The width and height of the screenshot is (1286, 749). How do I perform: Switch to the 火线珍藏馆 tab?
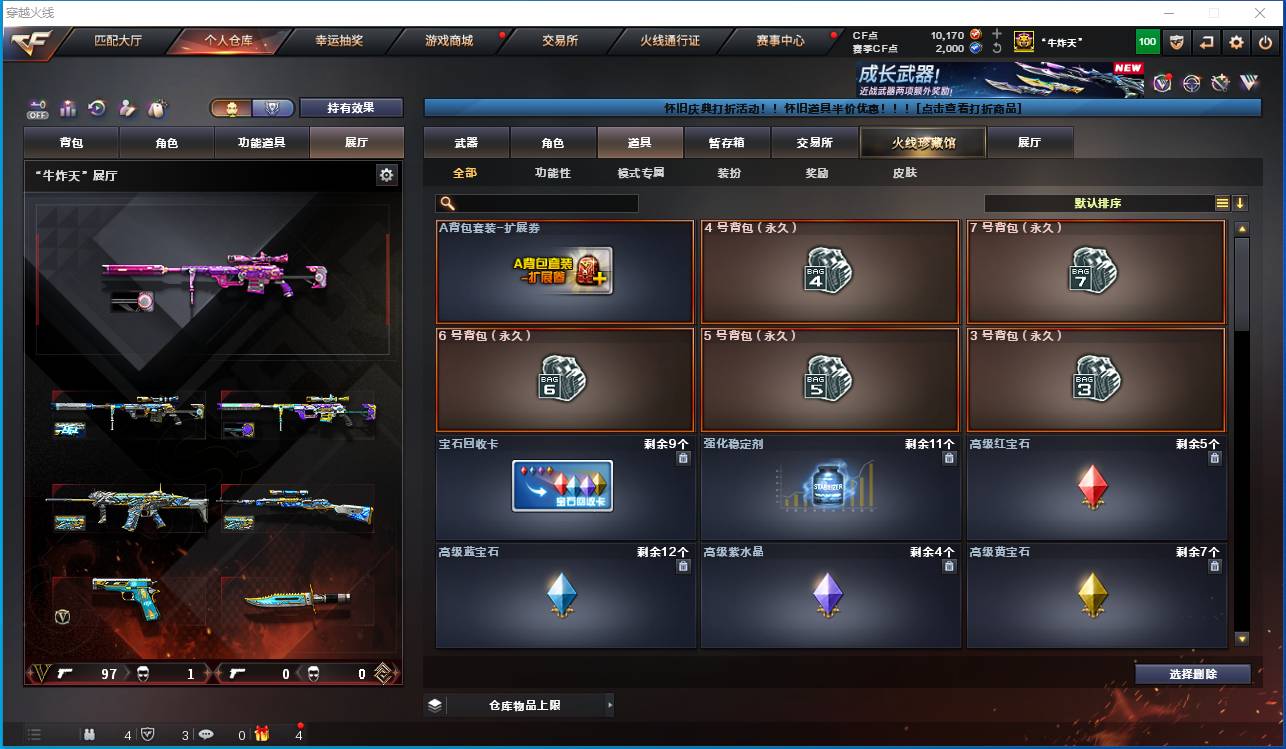(x=921, y=142)
